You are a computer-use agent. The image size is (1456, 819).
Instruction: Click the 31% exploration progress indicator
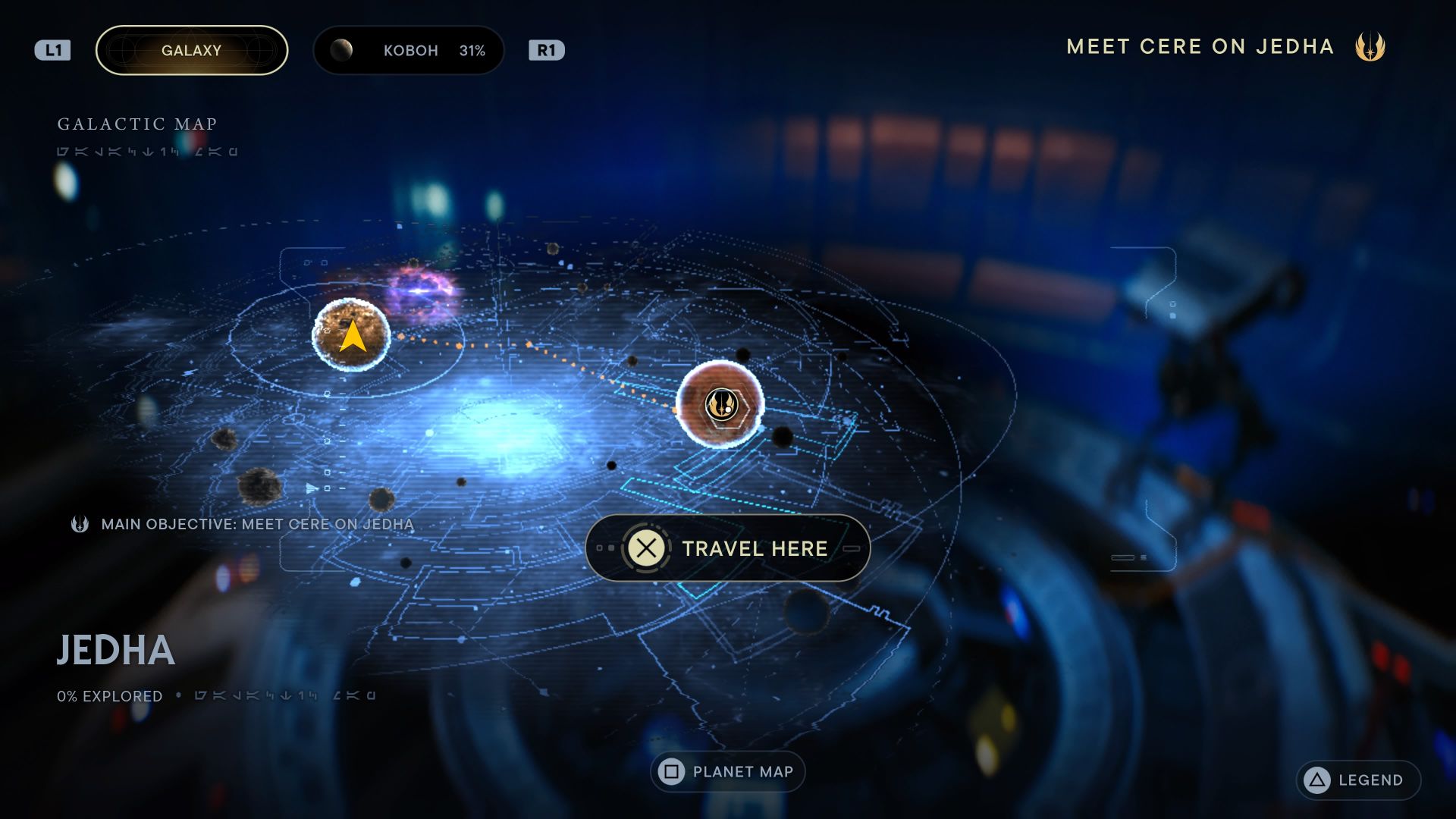472,50
